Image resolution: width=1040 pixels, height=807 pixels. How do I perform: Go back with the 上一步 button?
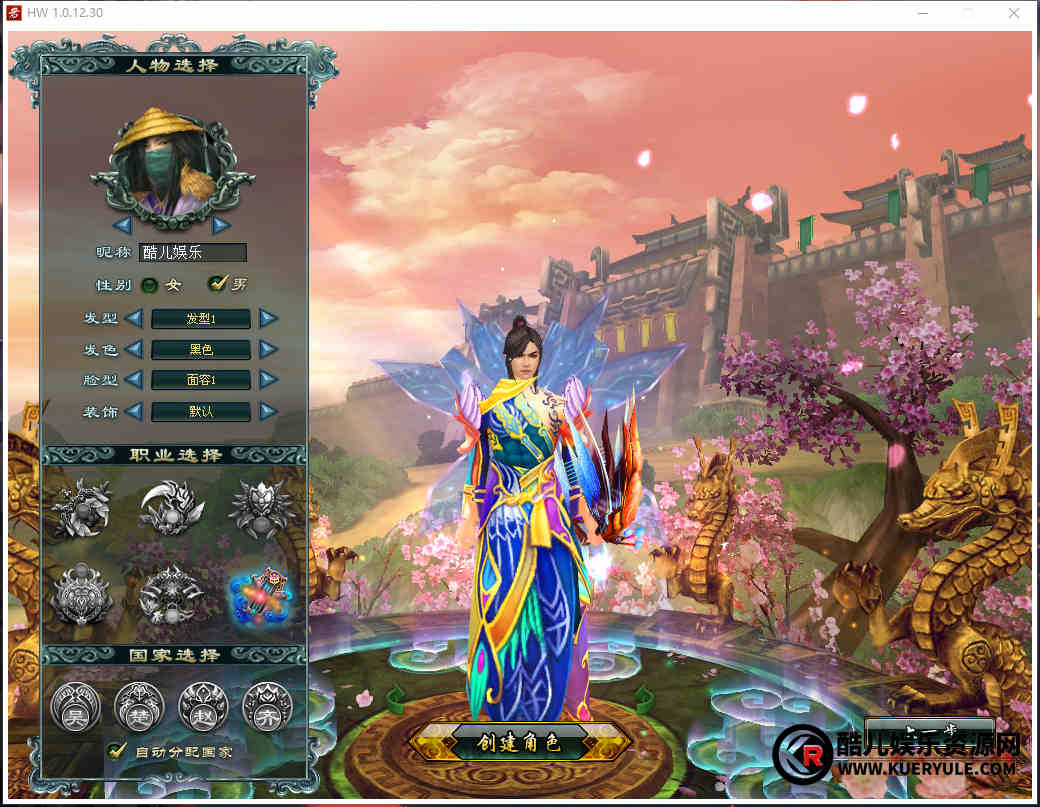click(x=929, y=729)
